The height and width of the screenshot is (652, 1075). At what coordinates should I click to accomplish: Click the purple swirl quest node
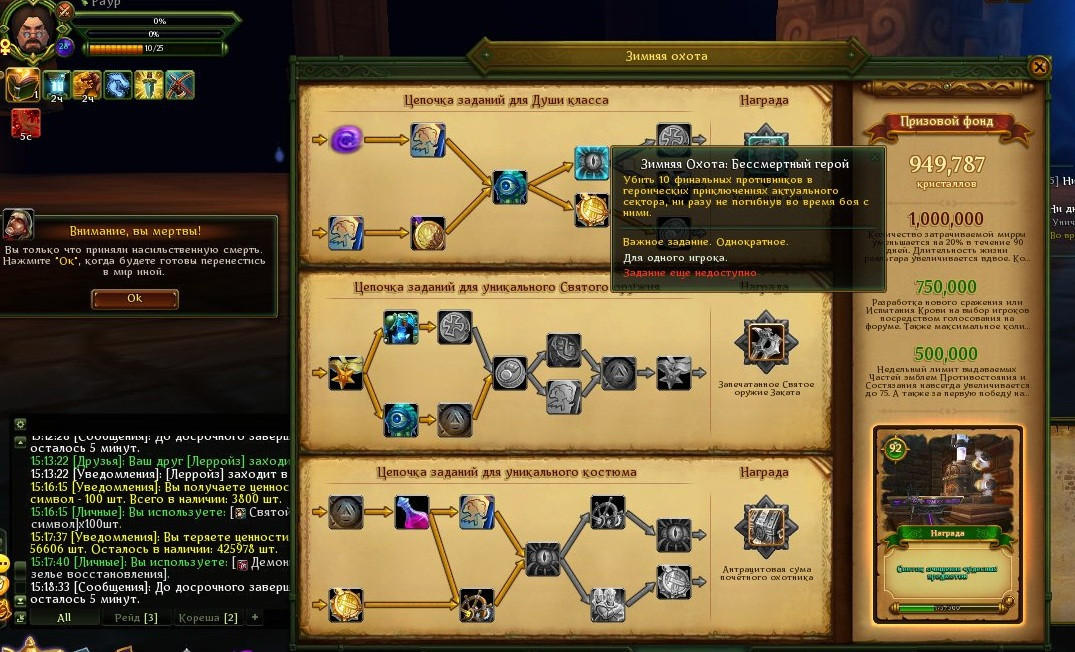[x=347, y=138]
